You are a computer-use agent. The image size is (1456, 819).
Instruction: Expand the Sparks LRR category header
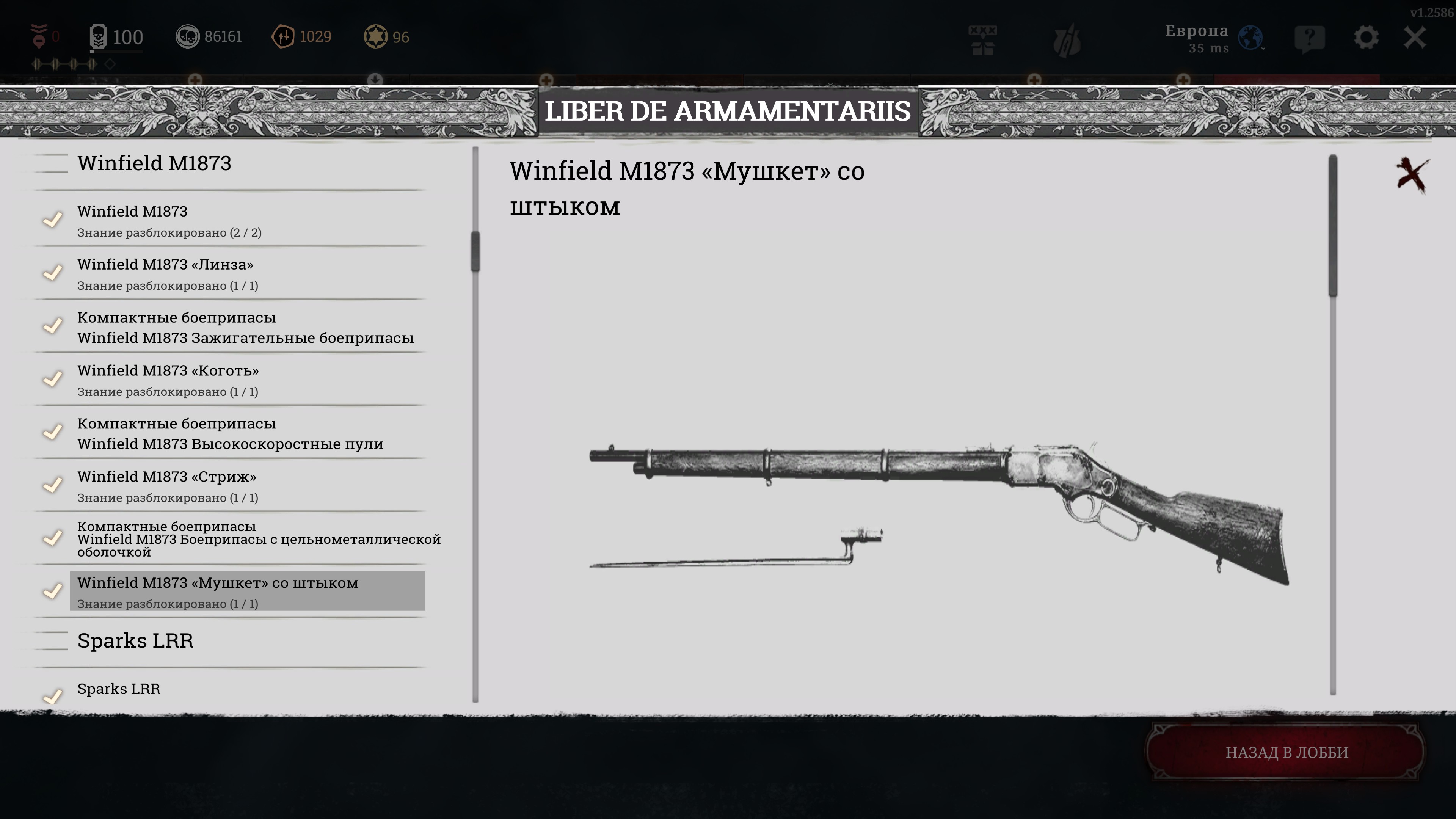pyautogui.click(x=135, y=641)
